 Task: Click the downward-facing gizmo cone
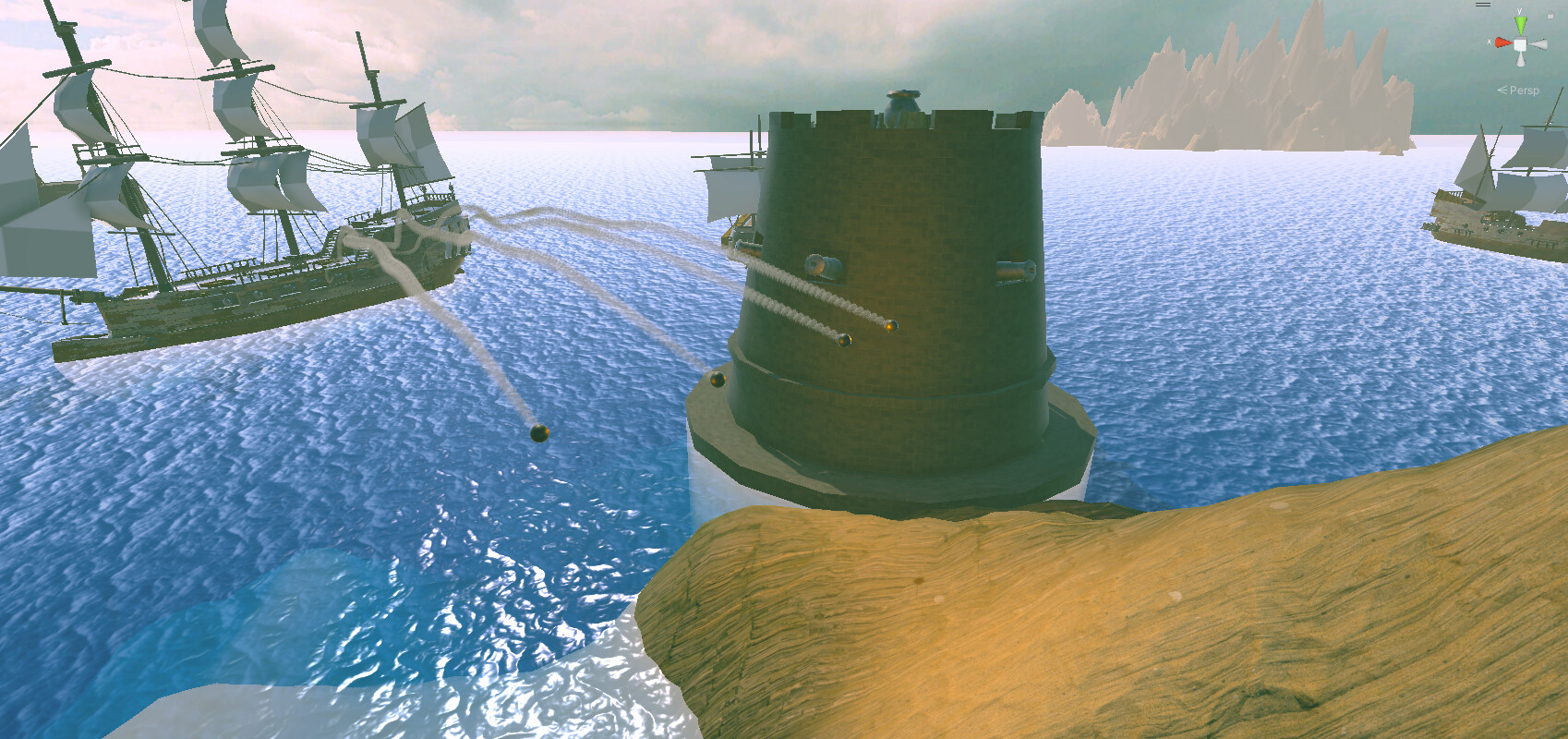coord(1520,60)
